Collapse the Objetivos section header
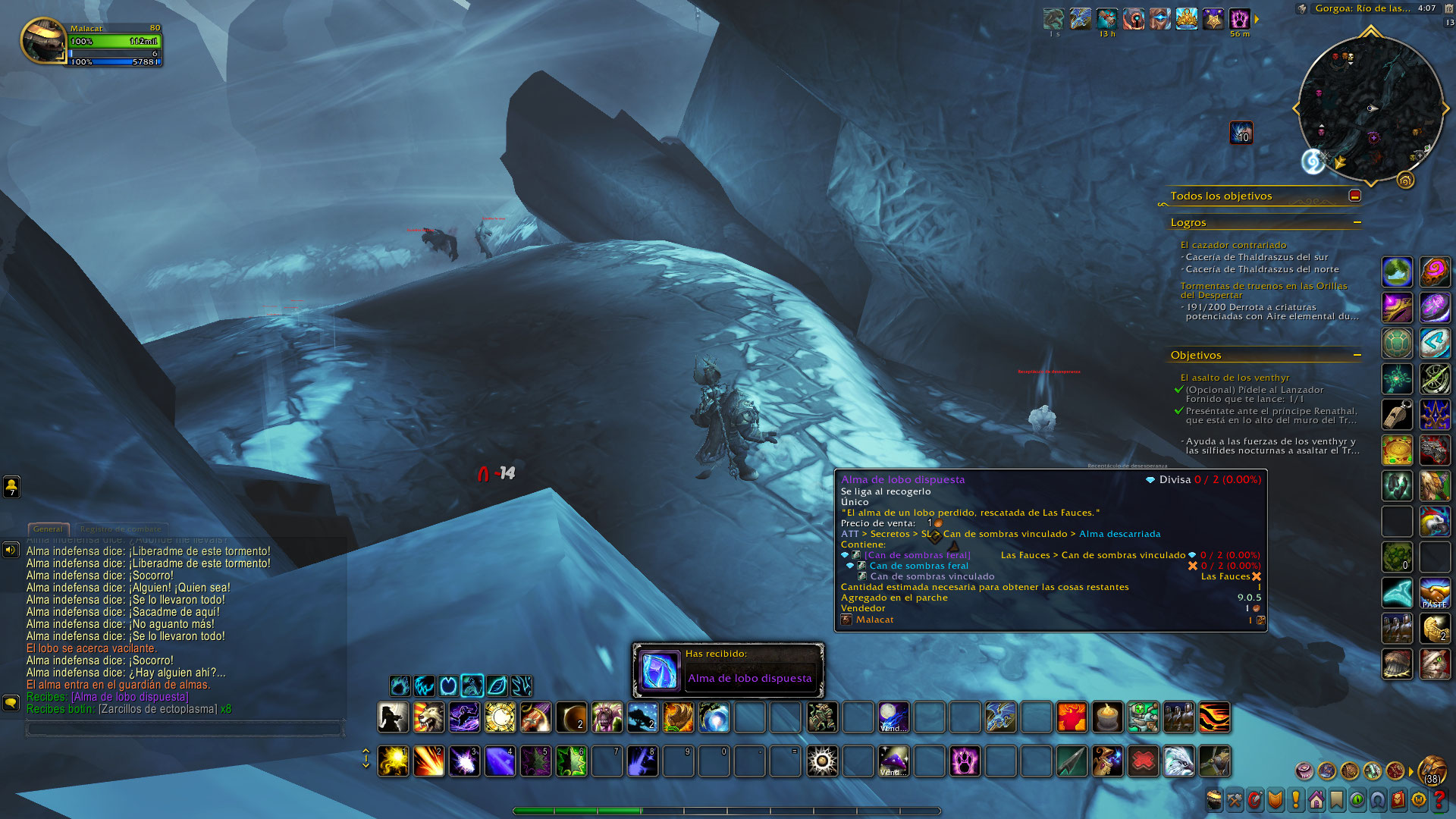The height and width of the screenshot is (819, 1456). [1357, 355]
